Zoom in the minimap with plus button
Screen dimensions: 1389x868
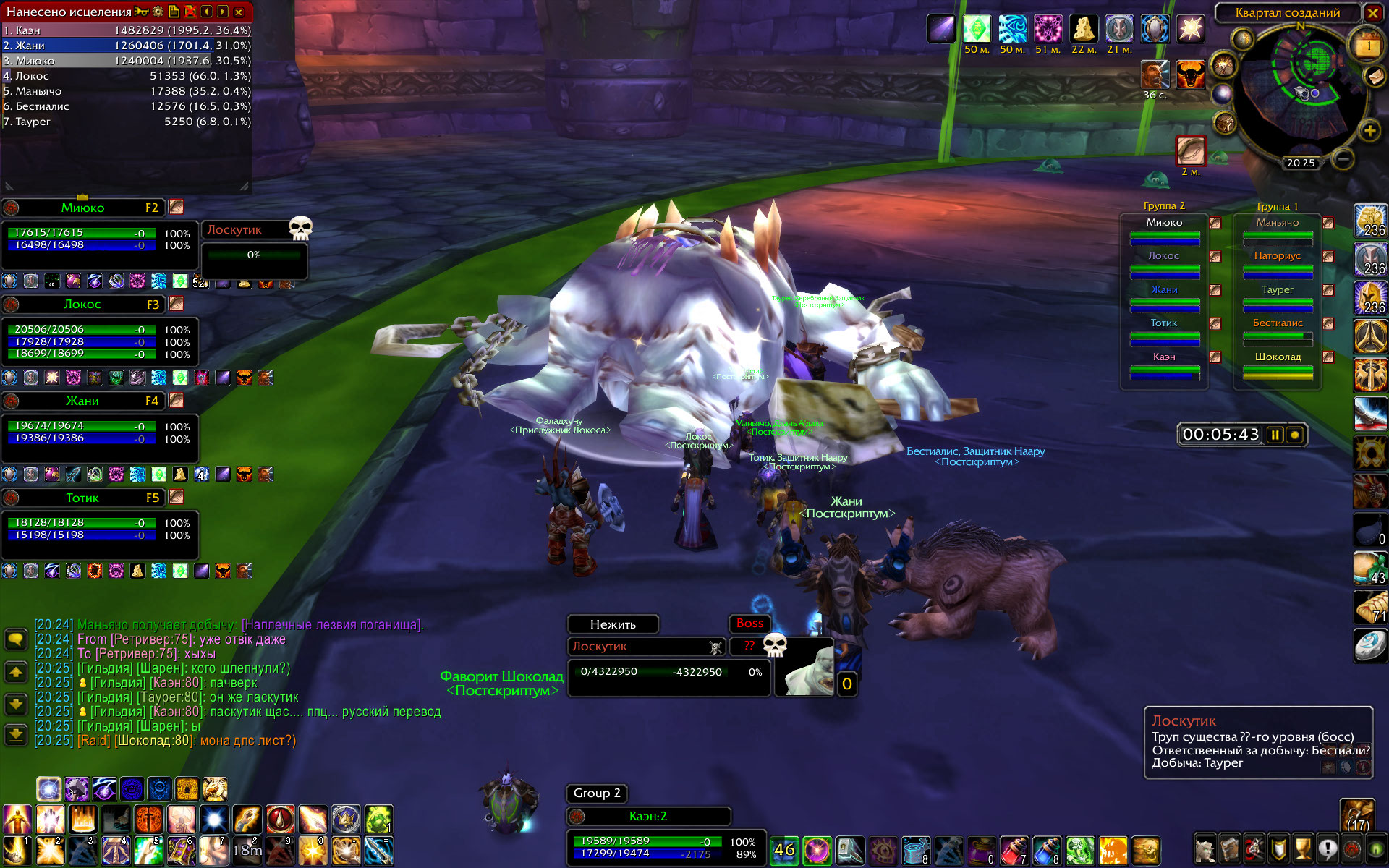1369,131
